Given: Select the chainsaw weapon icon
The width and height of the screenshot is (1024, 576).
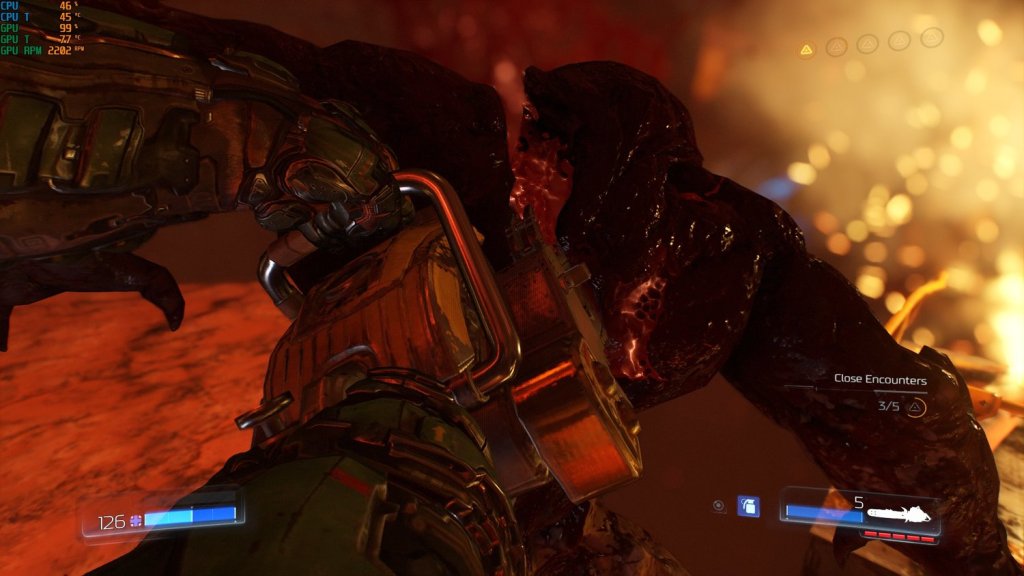Looking at the screenshot, I should 899,515.
